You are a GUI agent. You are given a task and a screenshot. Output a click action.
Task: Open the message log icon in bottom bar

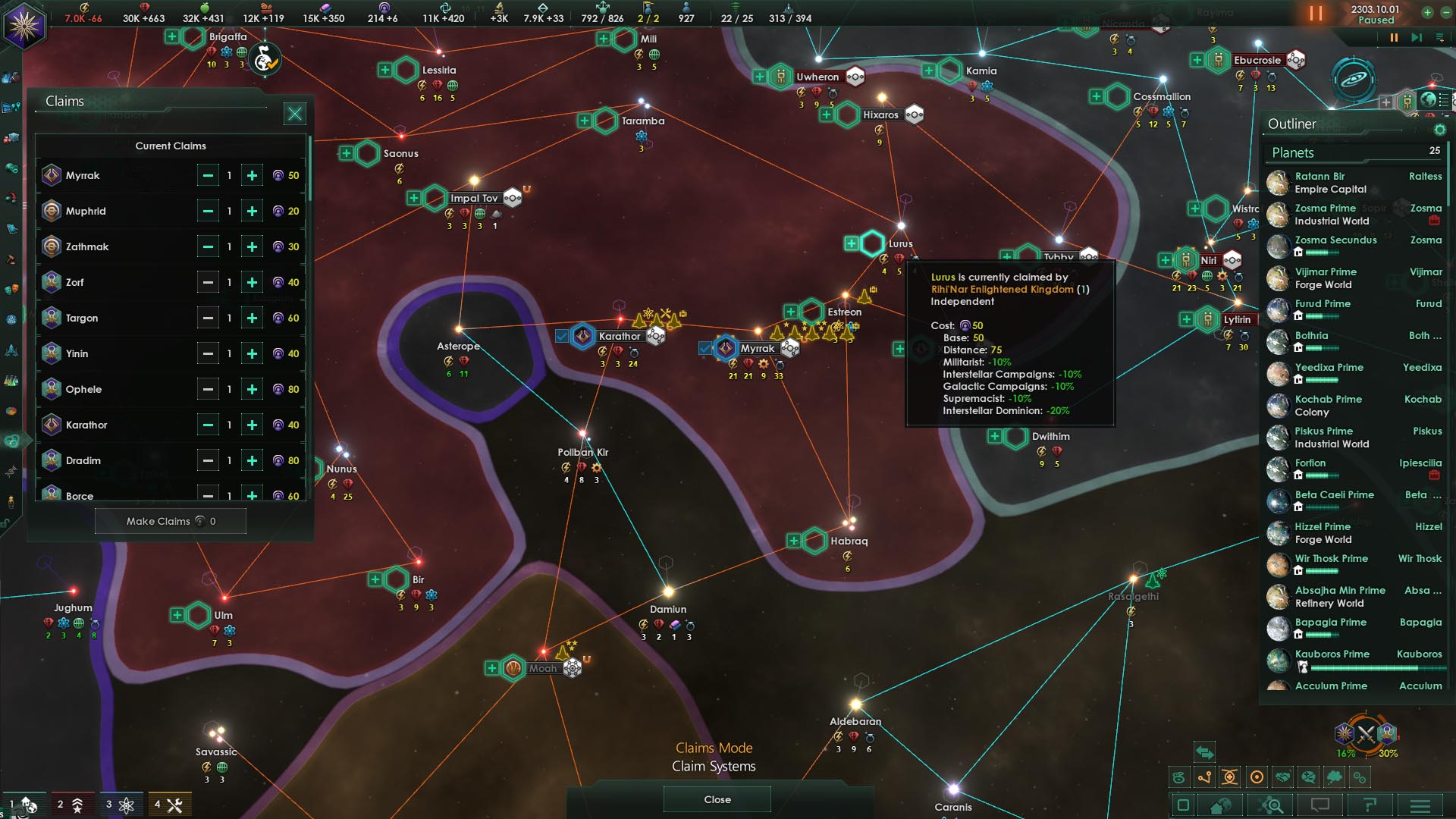1319,805
